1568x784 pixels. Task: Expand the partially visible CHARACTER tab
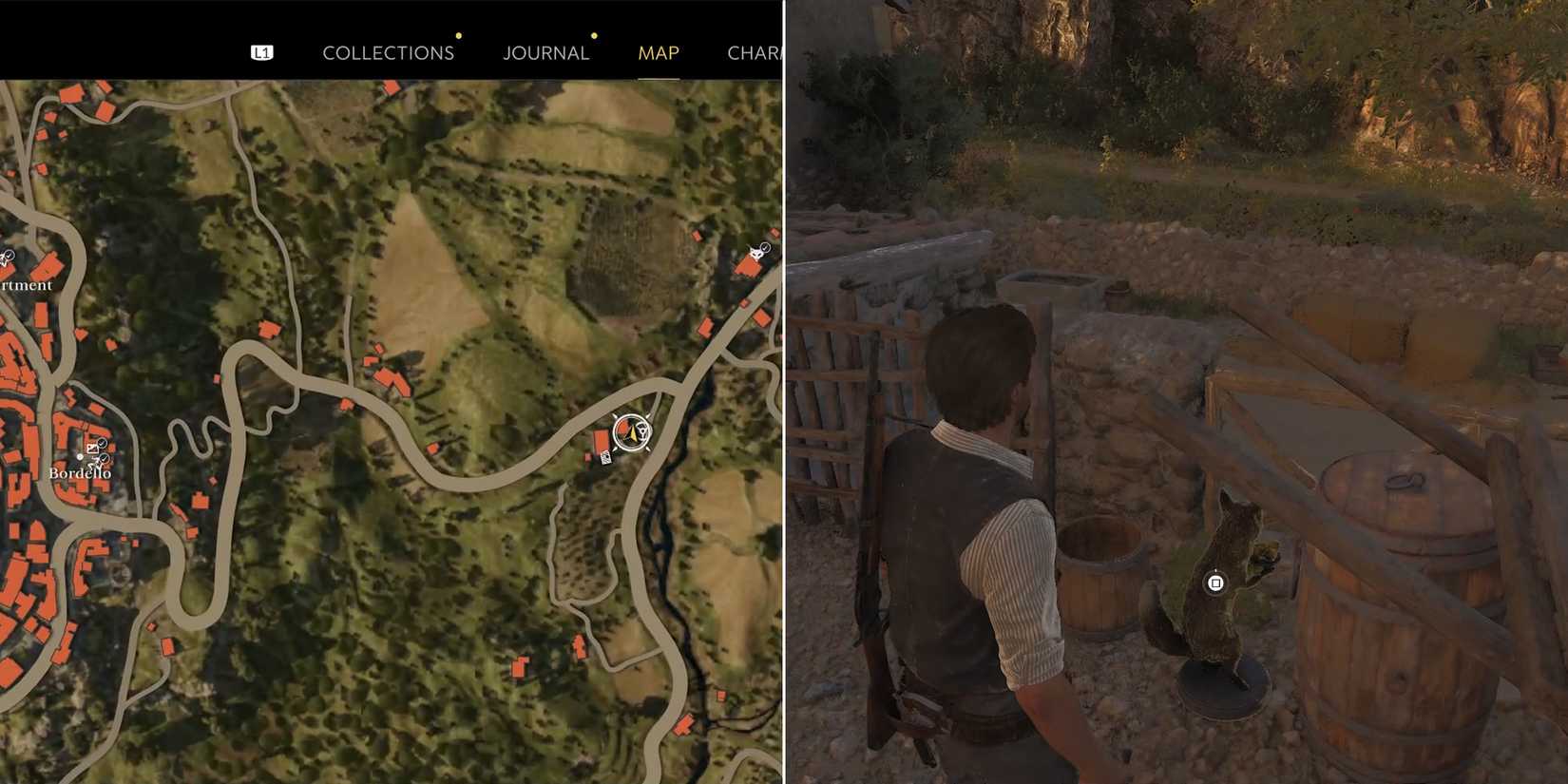click(x=755, y=54)
